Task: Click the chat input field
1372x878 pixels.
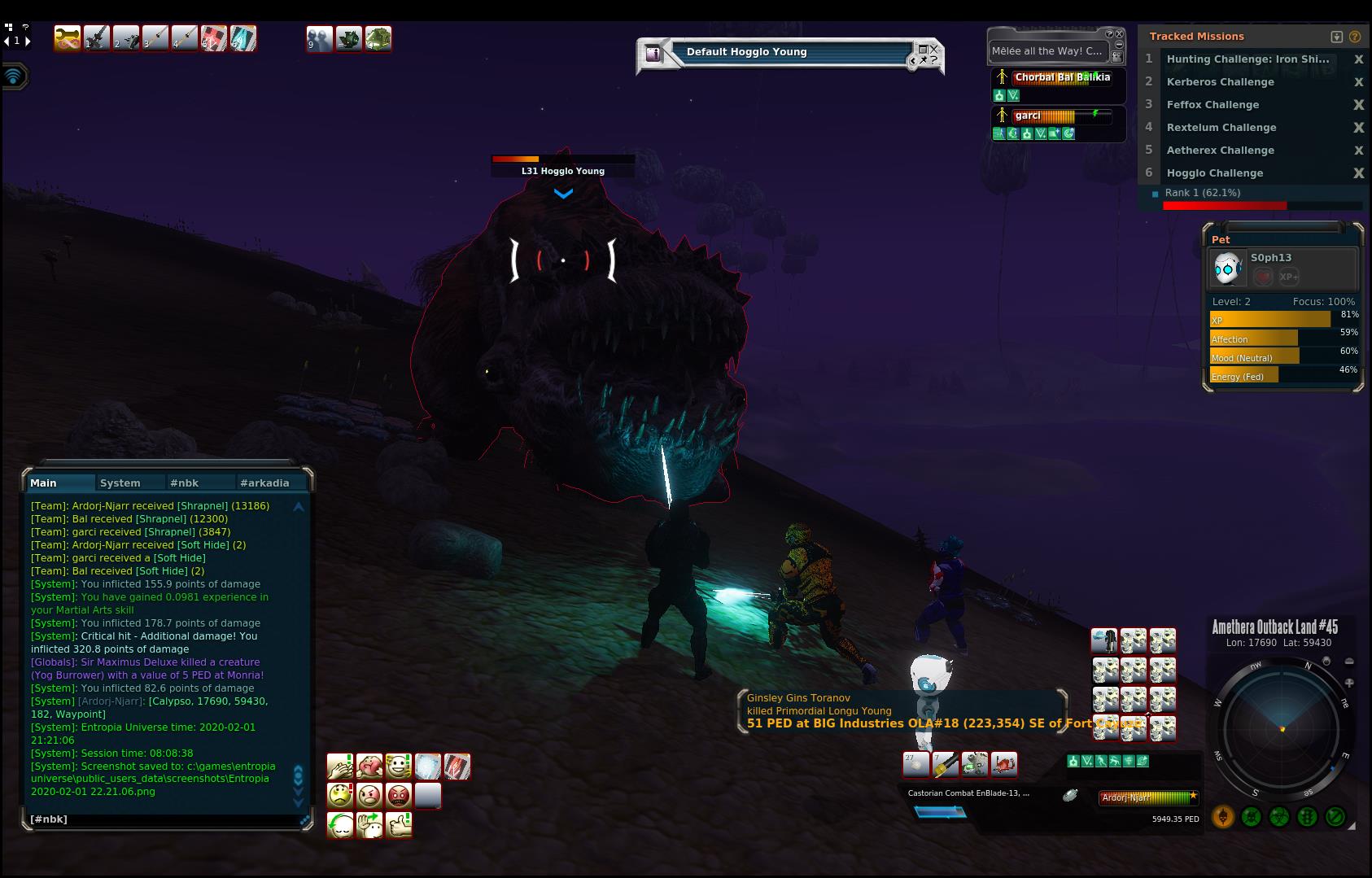Action: coord(163,819)
